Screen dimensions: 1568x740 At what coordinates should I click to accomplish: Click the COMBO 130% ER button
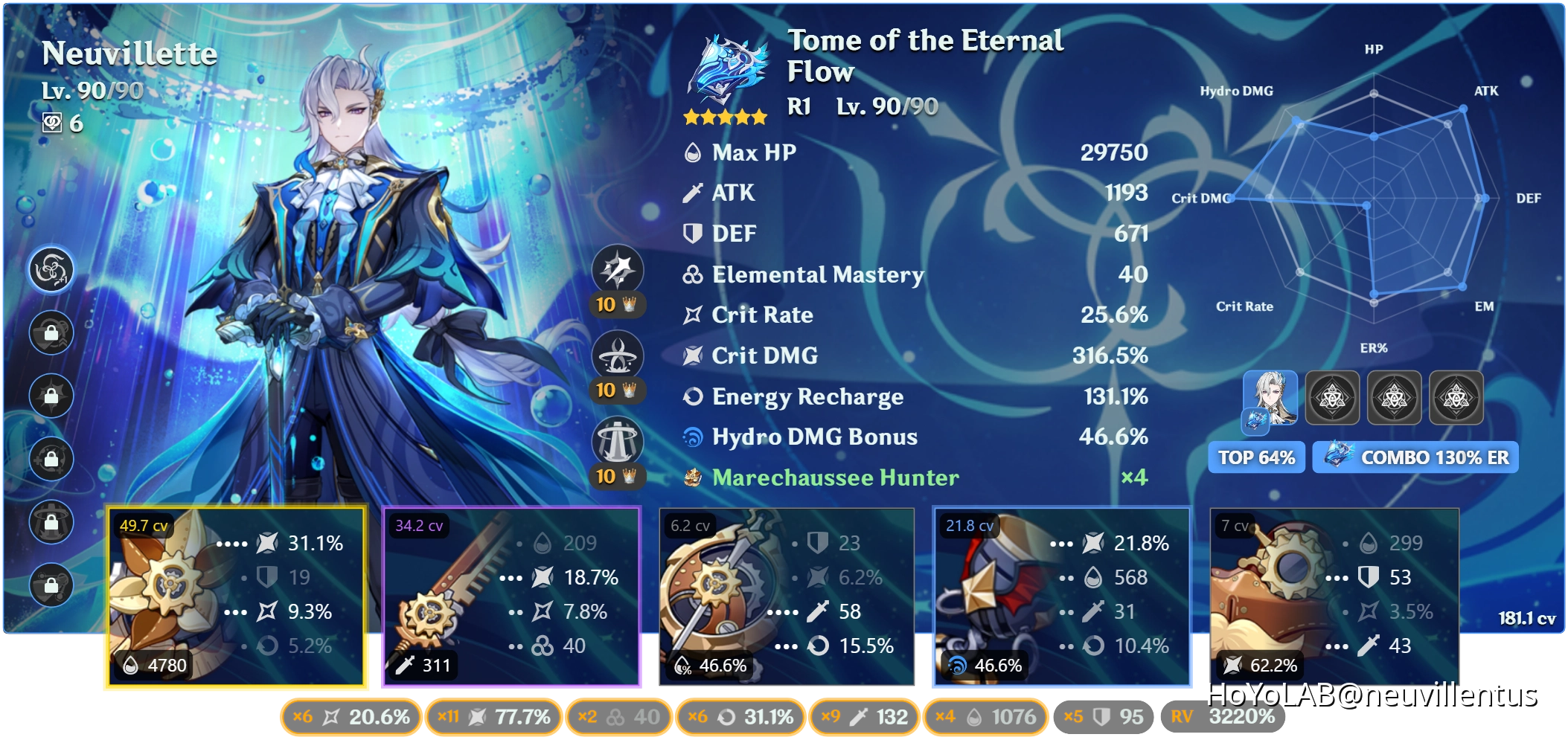click(1413, 457)
